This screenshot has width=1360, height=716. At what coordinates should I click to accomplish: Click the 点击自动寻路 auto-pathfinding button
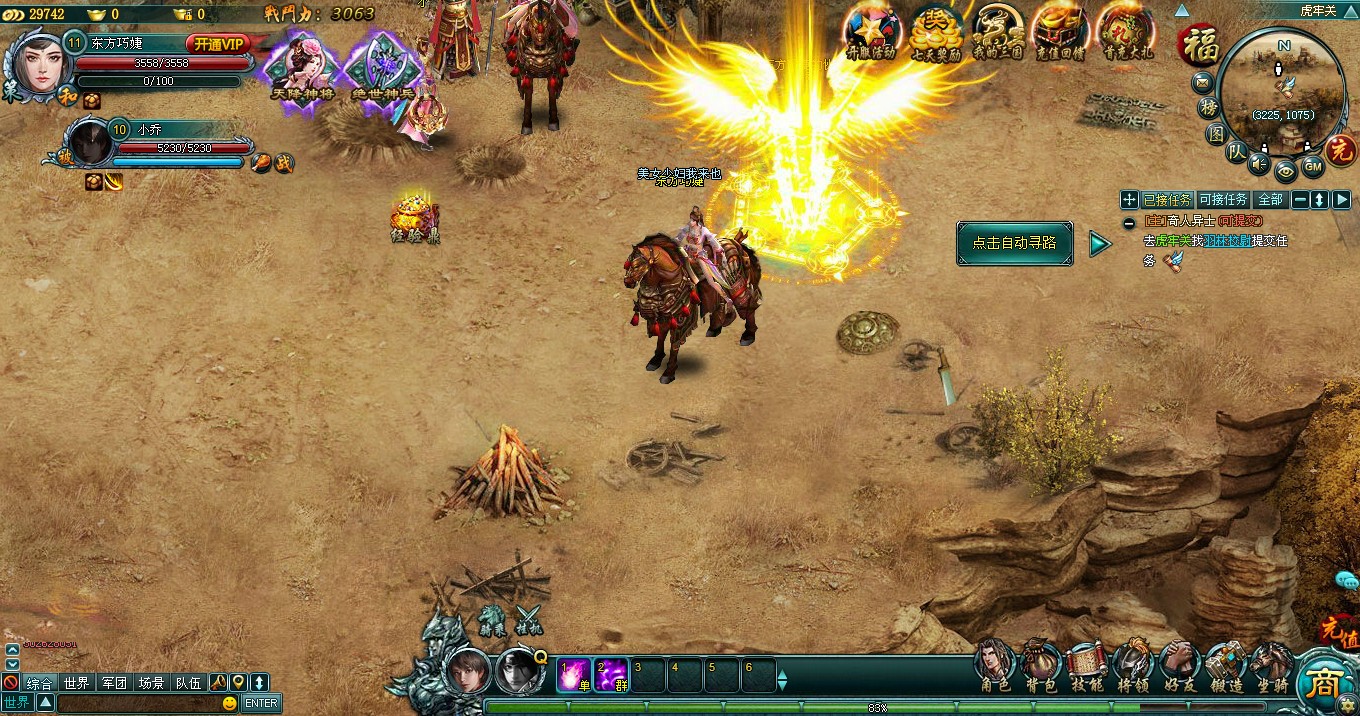point(1014,243)
